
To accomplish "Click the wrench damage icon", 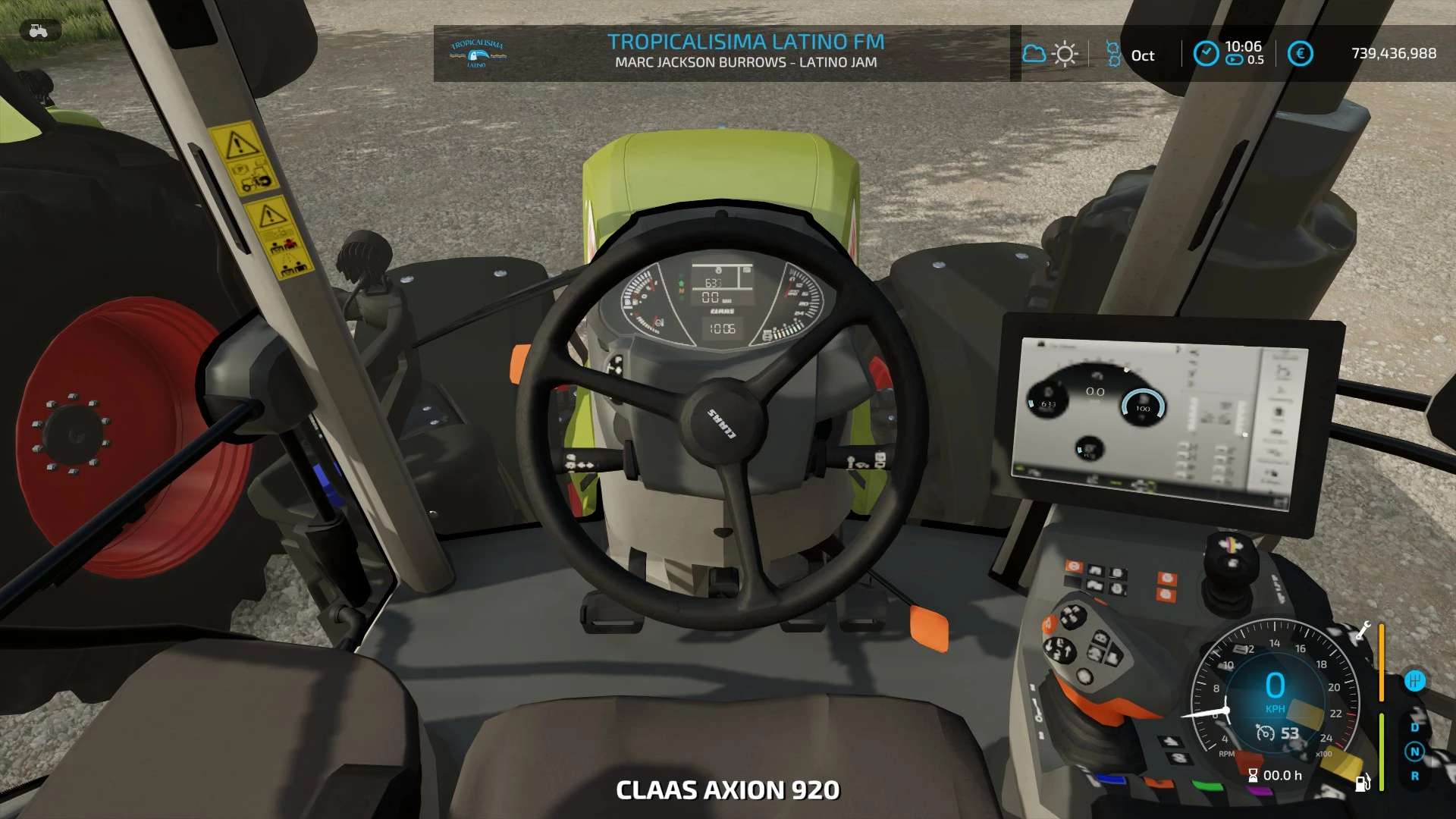I will (x=1363, y=631).
